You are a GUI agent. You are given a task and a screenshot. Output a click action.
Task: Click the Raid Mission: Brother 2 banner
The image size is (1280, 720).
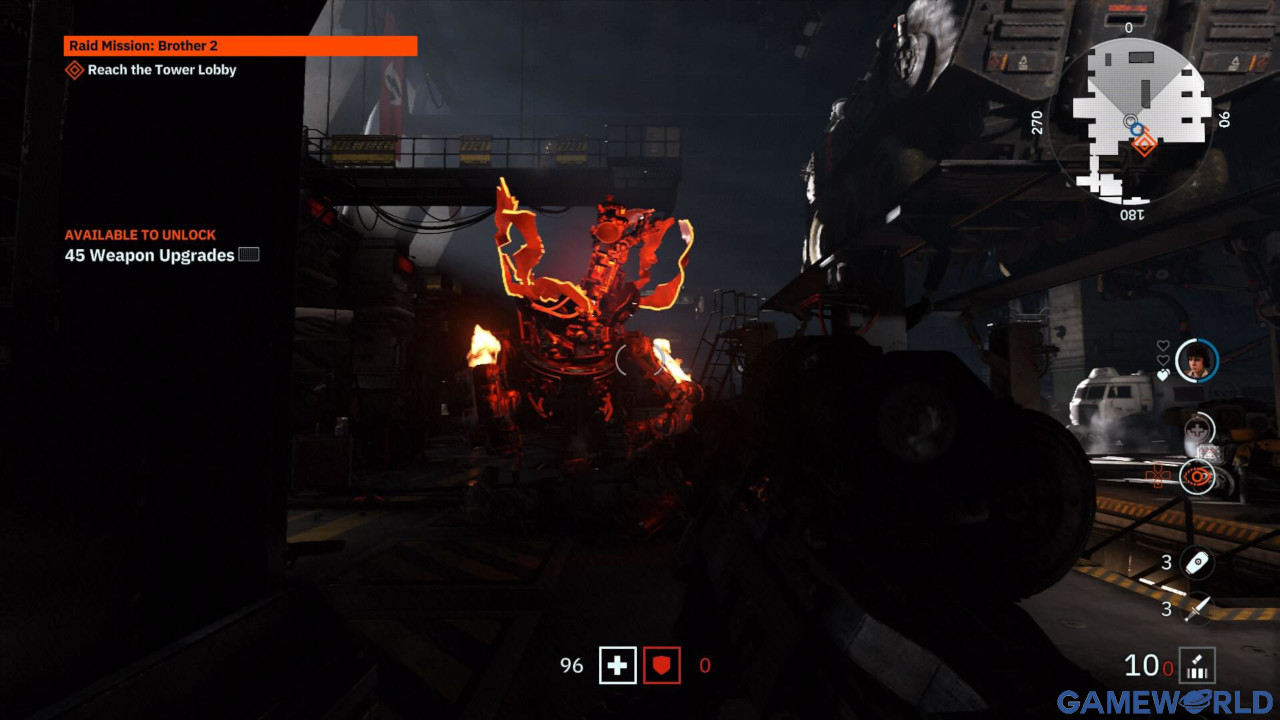240,46
